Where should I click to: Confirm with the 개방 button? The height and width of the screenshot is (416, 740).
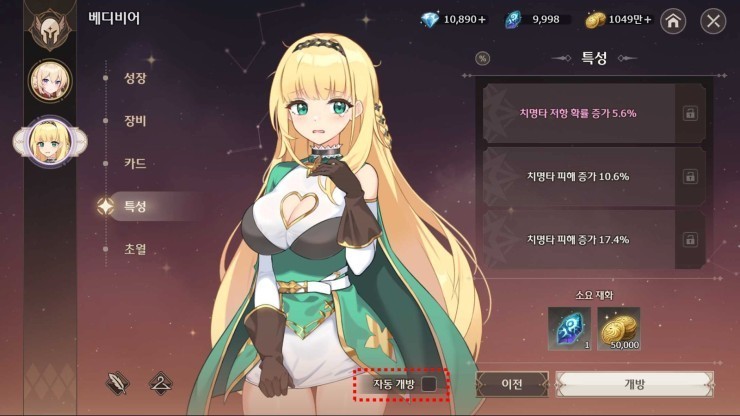click(x=634, y=385)
